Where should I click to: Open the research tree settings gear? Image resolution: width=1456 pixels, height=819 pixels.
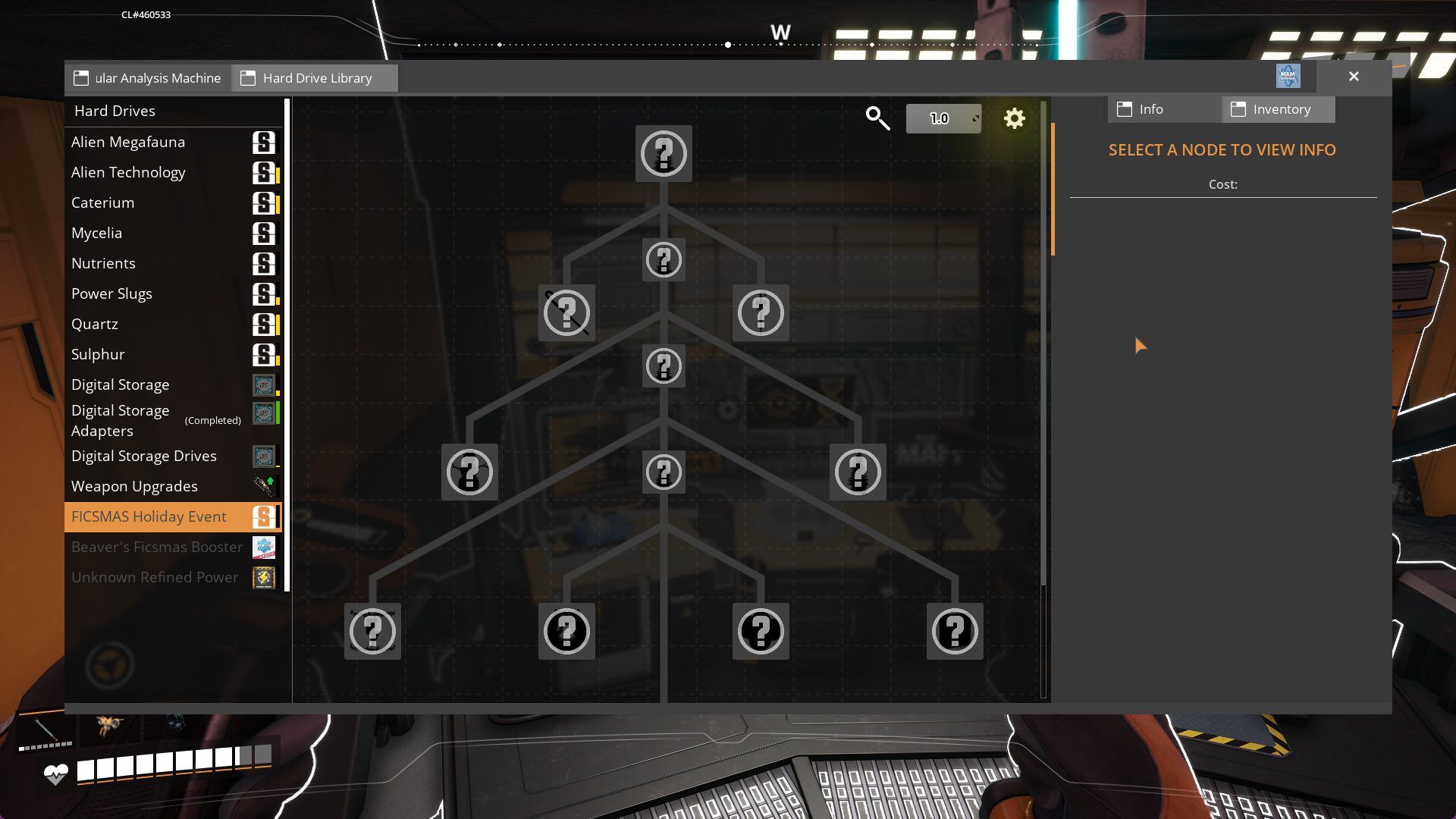[x=1015, y=118]
